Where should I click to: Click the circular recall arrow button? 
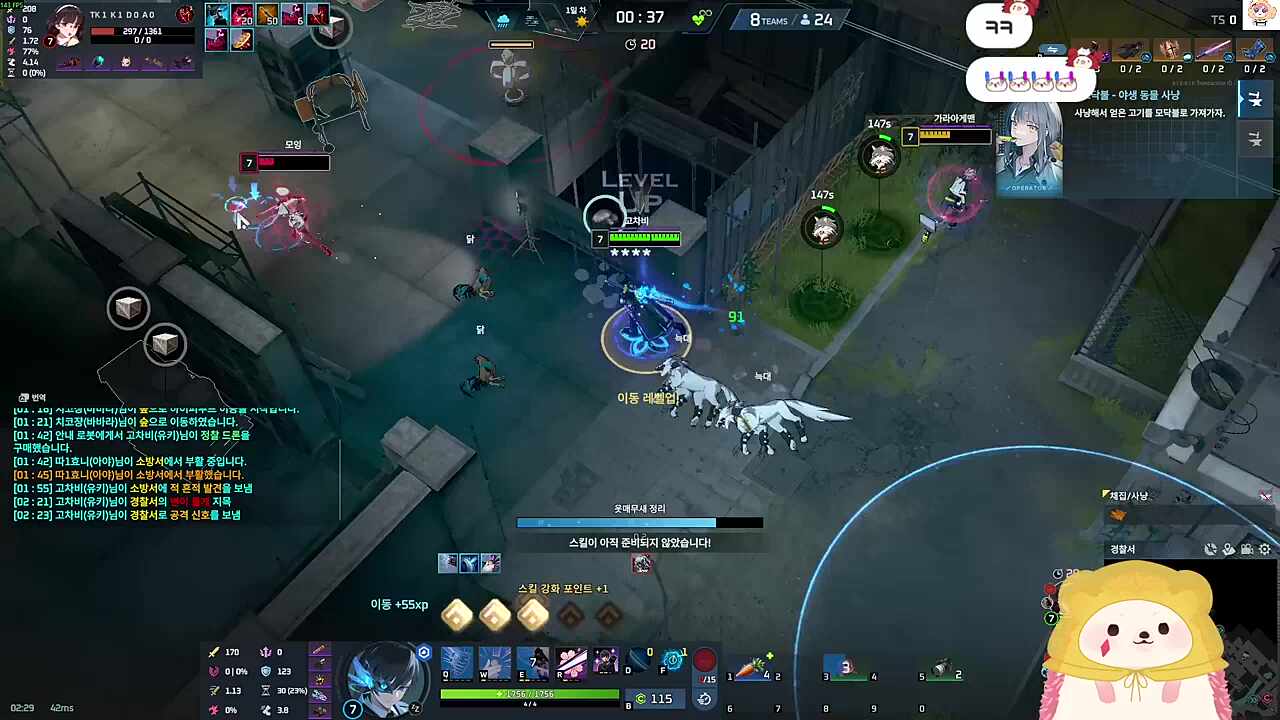(x=704, y=698)
